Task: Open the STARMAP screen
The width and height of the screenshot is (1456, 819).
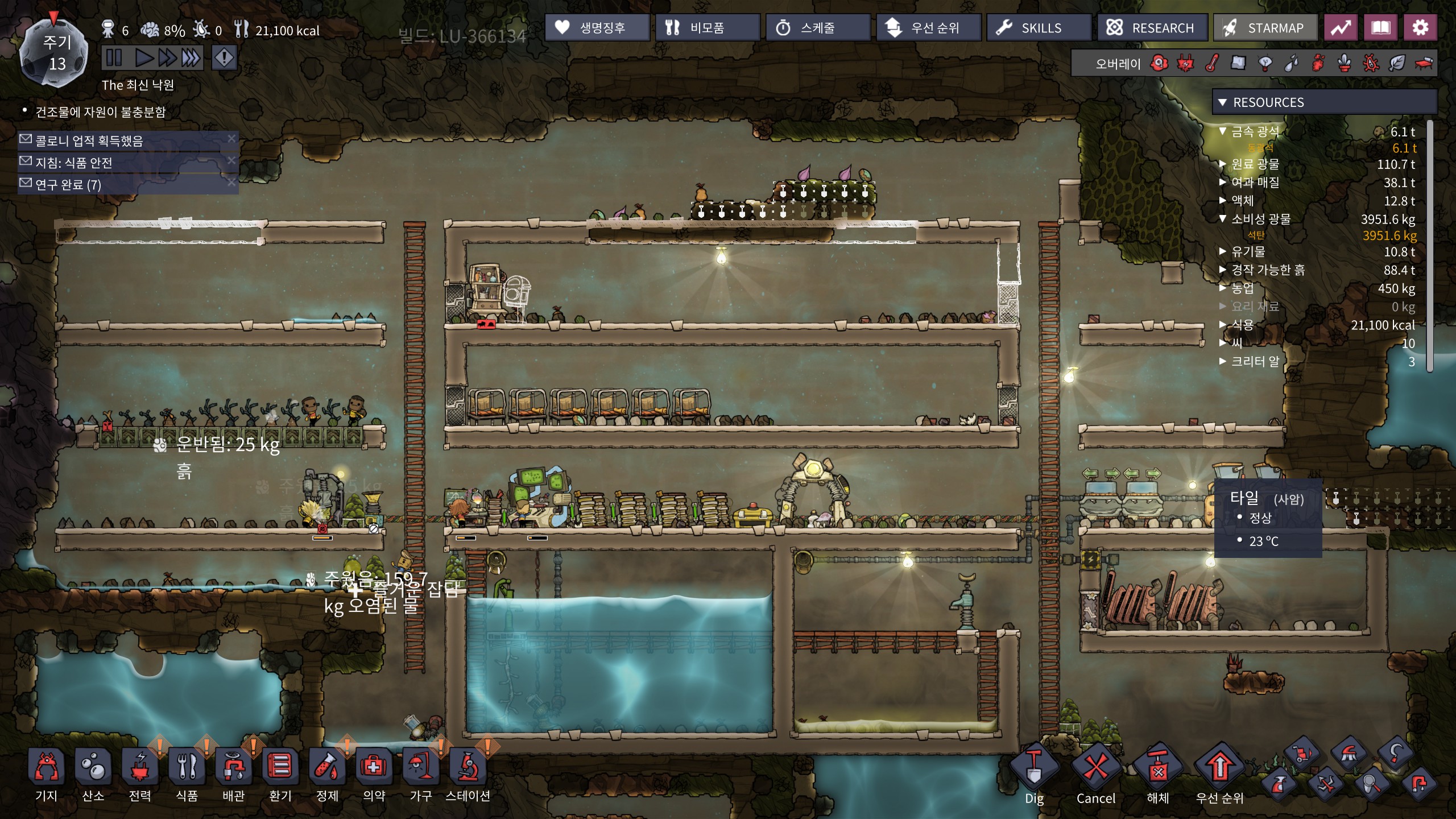Action: (x=1265, y=28)
